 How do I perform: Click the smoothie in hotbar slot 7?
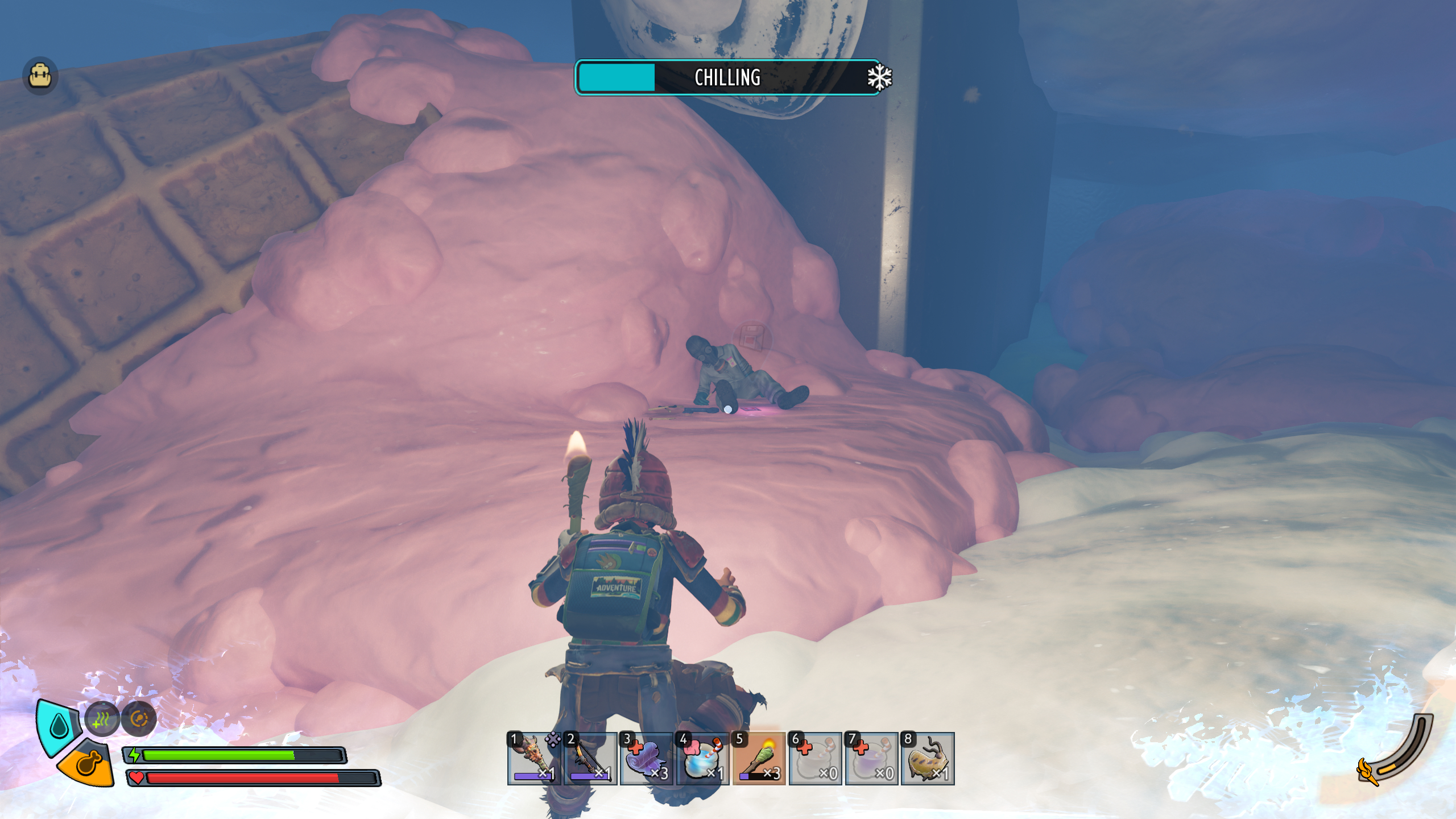870,759
